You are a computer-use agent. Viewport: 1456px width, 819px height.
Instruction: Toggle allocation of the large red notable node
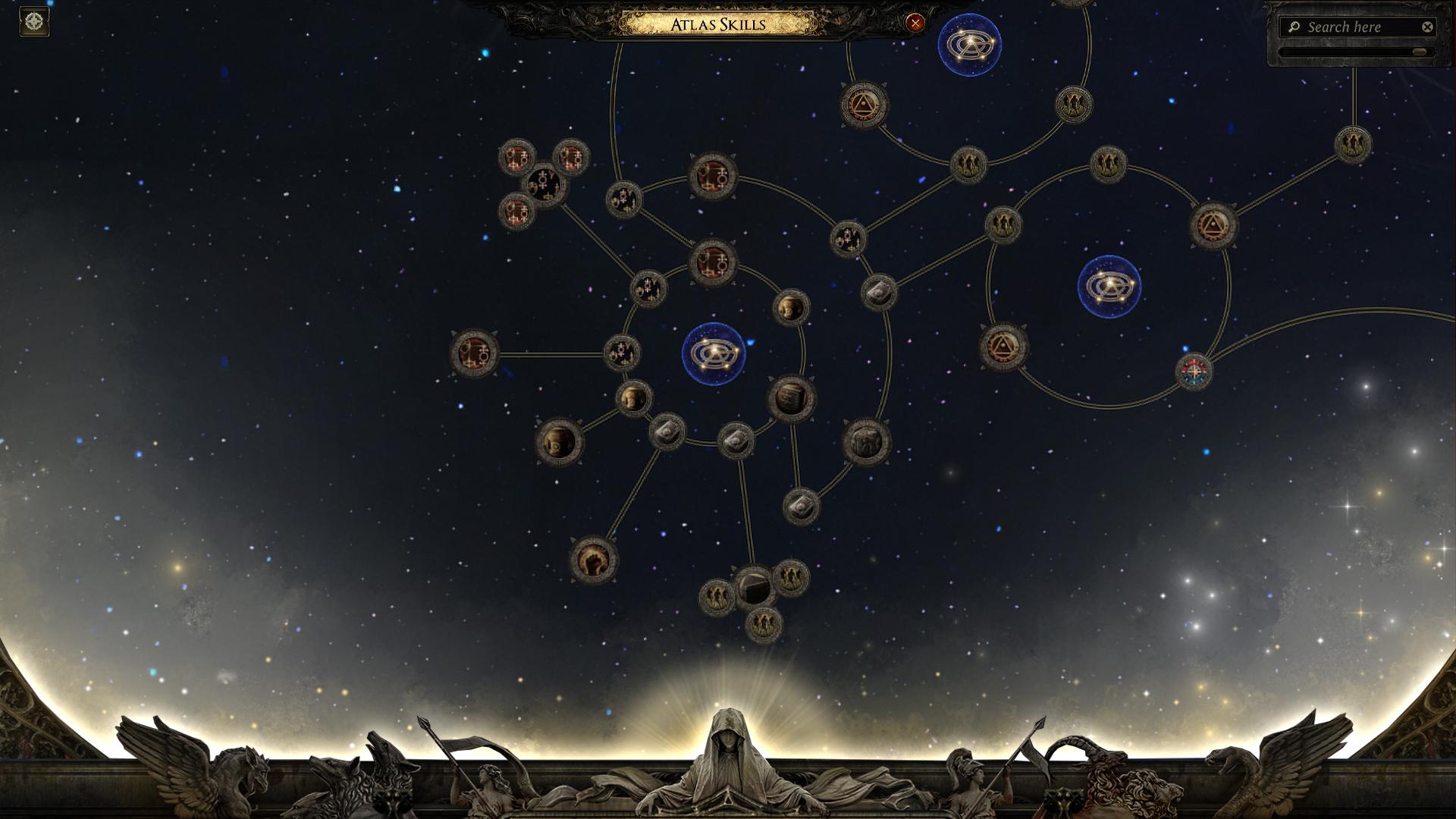[x=711, y=178]
